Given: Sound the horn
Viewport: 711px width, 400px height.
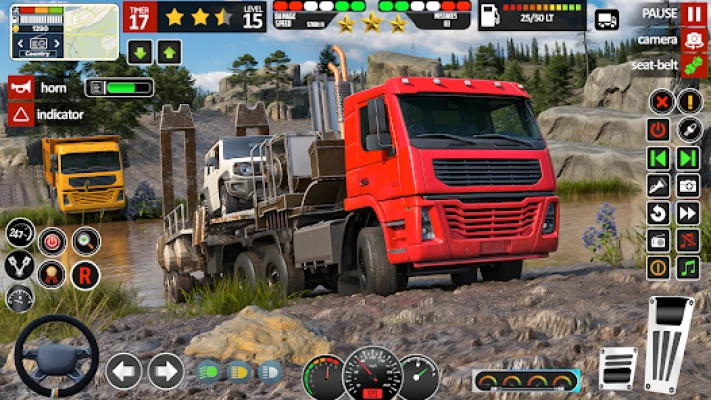Looking at the screenshot, I should click(x=20, y=87).
